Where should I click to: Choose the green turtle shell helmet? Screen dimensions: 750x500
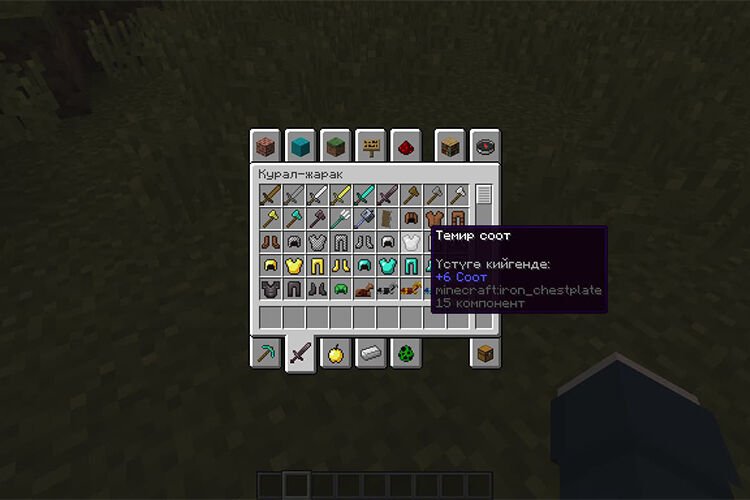pos(340,290)
